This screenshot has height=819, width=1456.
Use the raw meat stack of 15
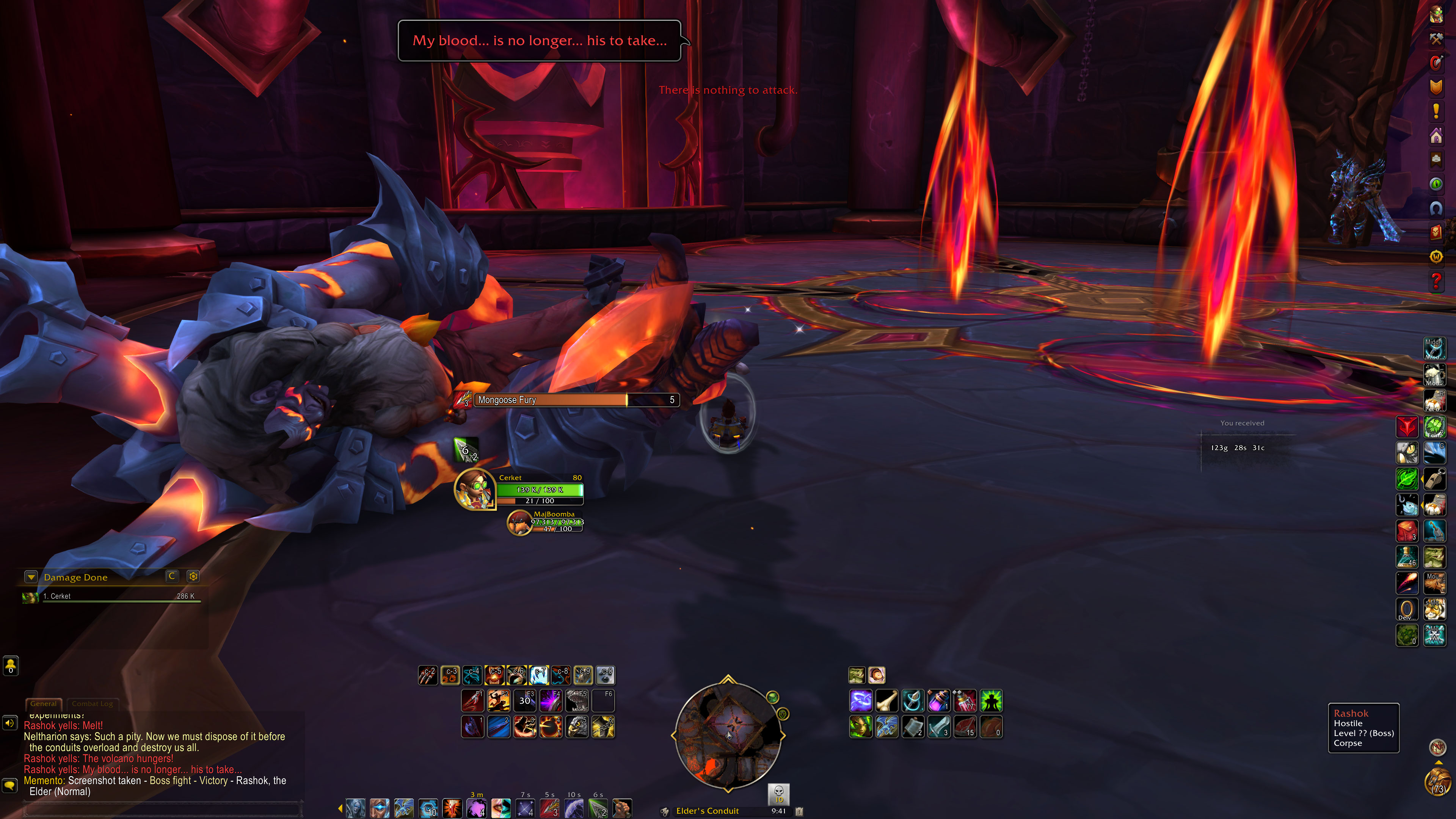965,727
